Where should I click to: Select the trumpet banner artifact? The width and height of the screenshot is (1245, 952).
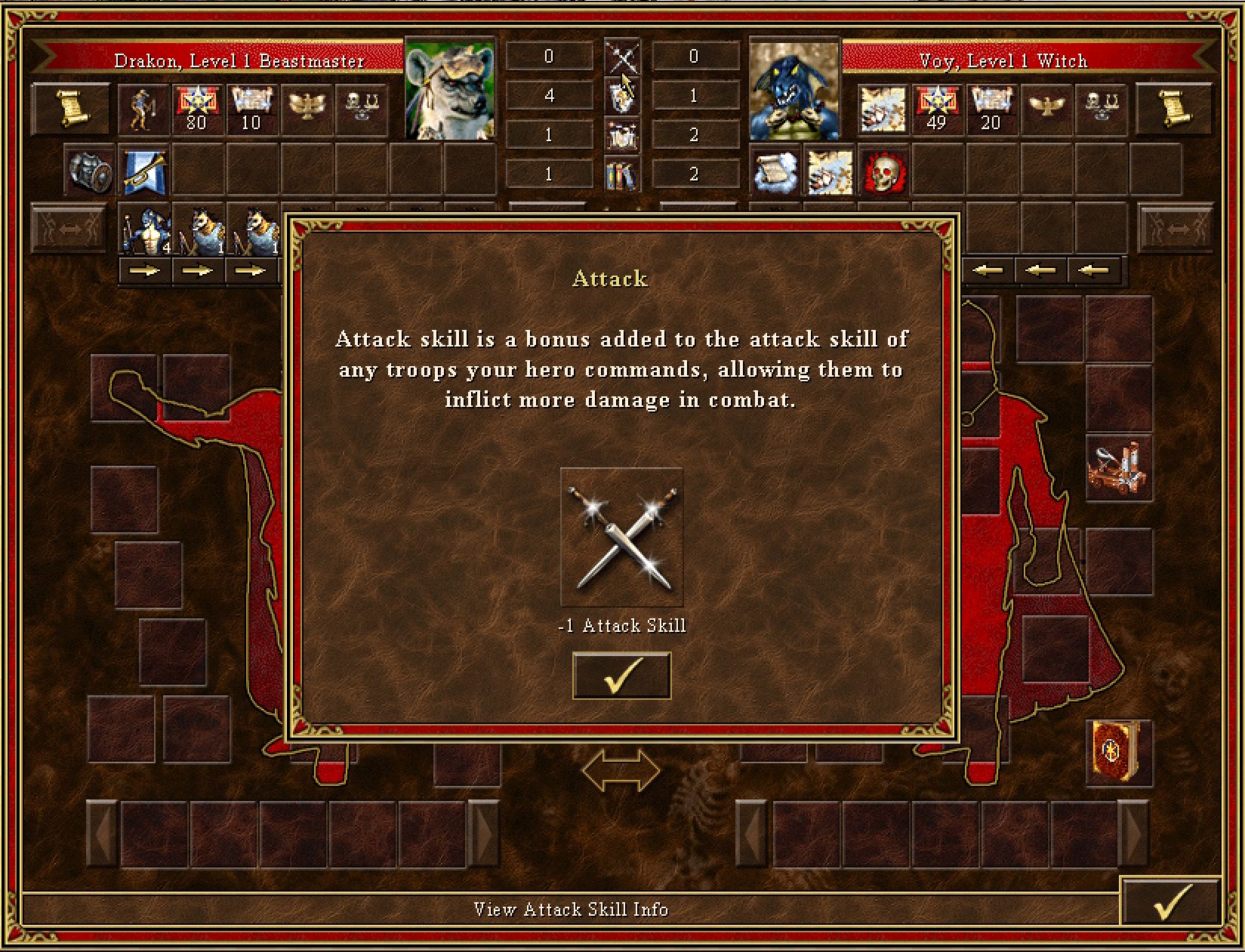143,171
